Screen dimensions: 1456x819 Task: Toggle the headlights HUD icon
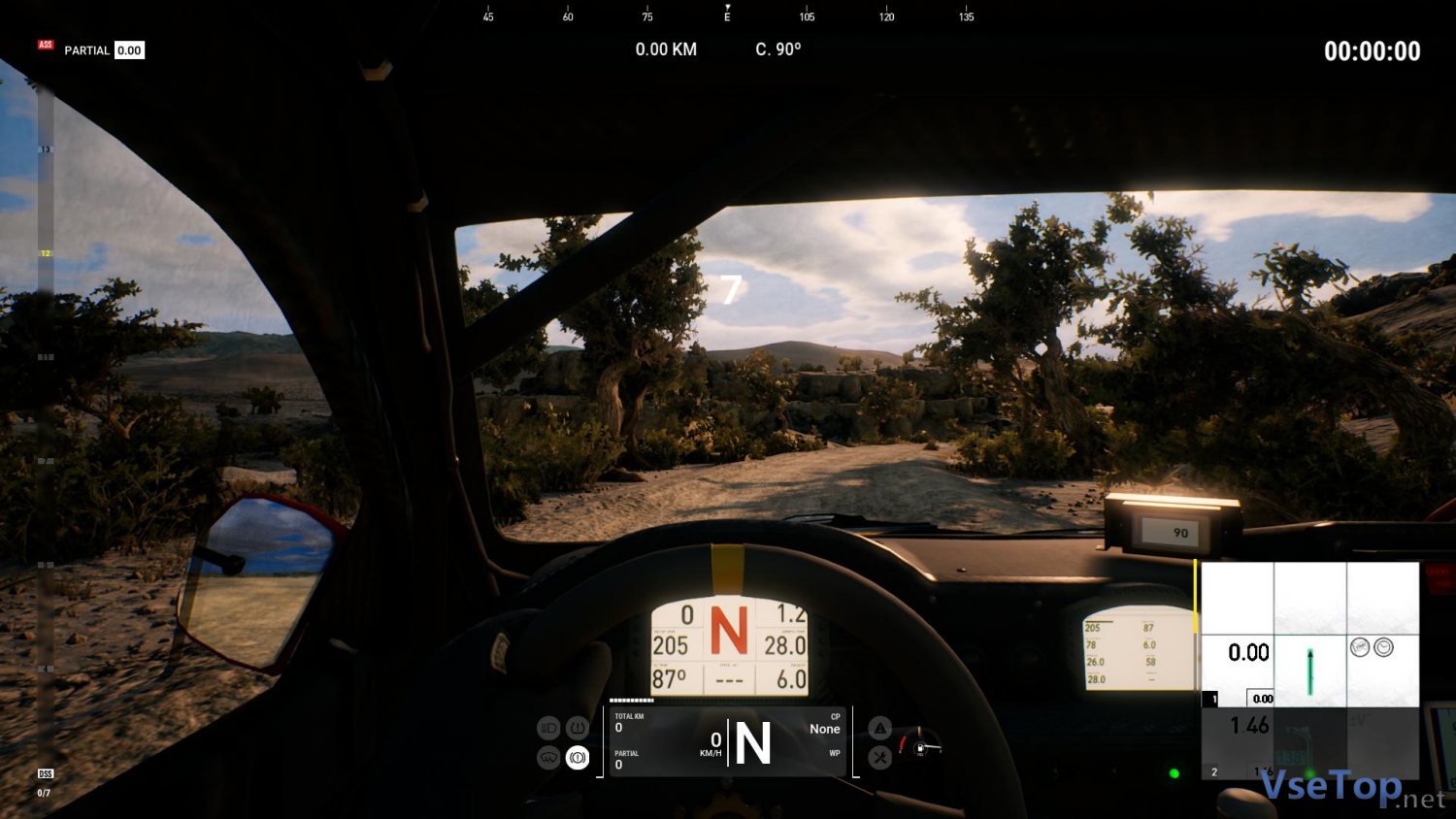[548, 728]
